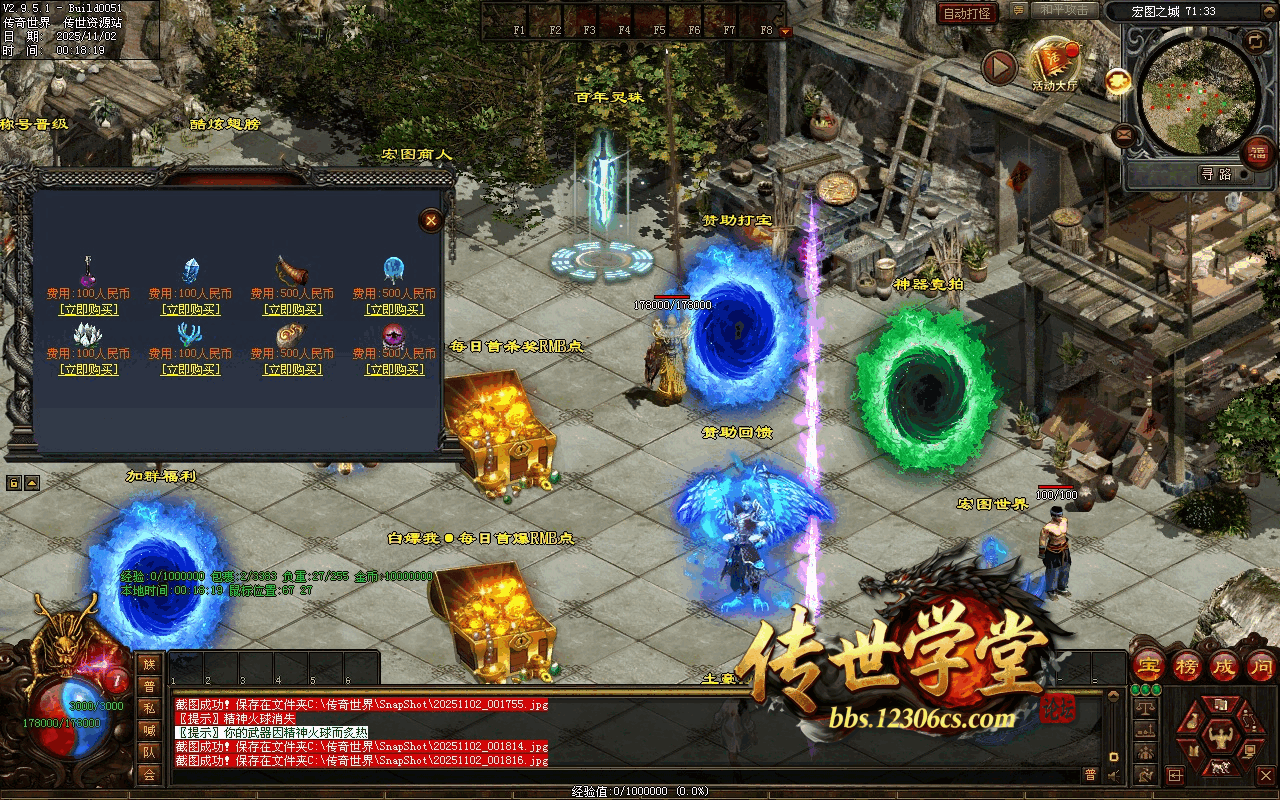The height and width of the screenshot is (800, 1280).
Task: Activate the 寻路 pathfinding button
Action: [x=1216, y=174]
